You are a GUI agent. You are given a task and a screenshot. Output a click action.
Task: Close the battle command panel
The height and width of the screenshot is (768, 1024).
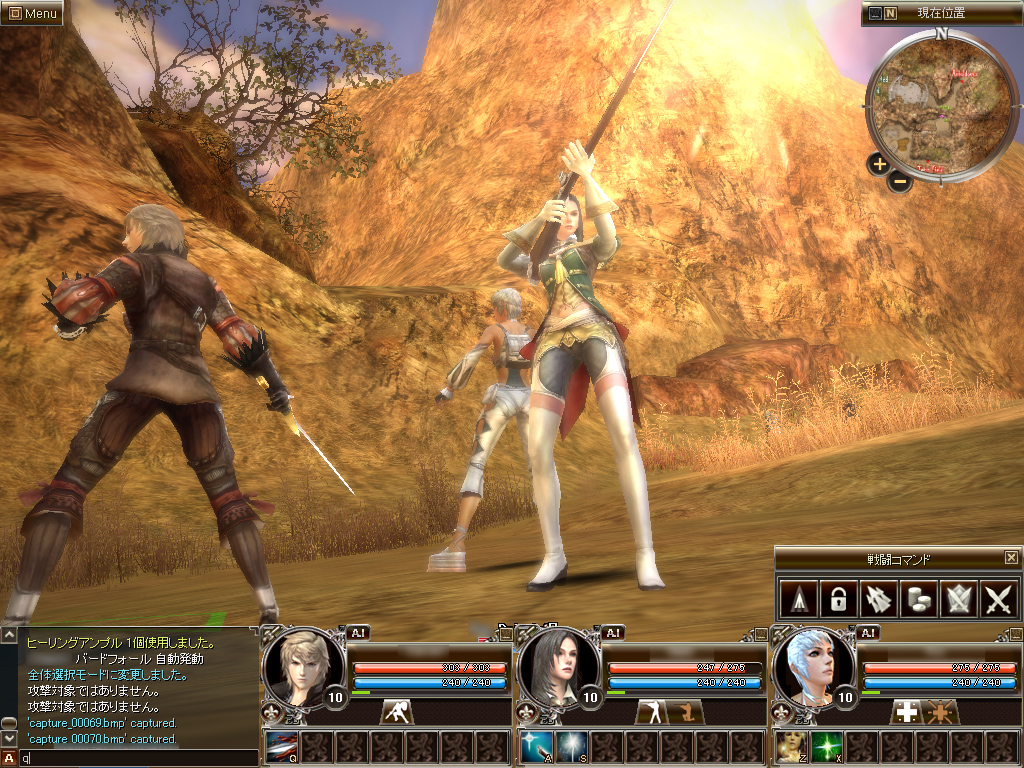click(1011, 557)
